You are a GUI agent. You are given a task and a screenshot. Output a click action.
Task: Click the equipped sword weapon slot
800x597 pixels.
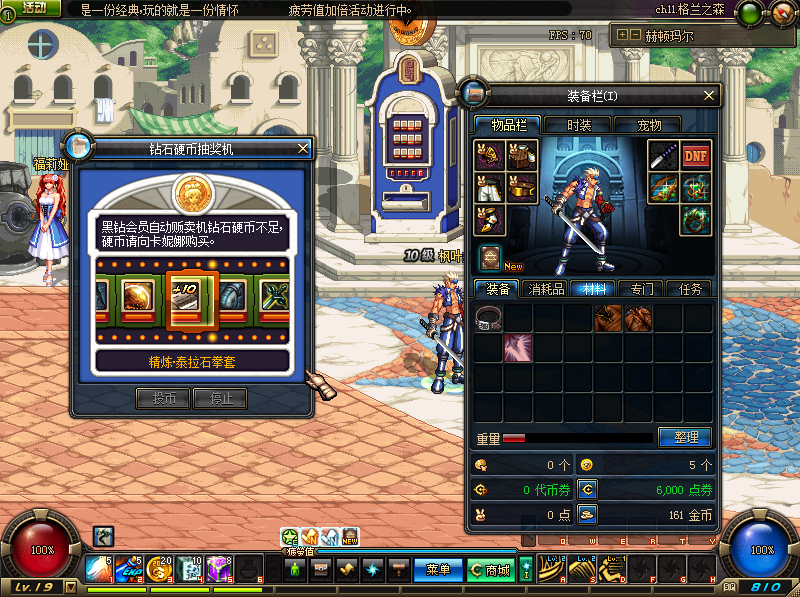point(663,155)
